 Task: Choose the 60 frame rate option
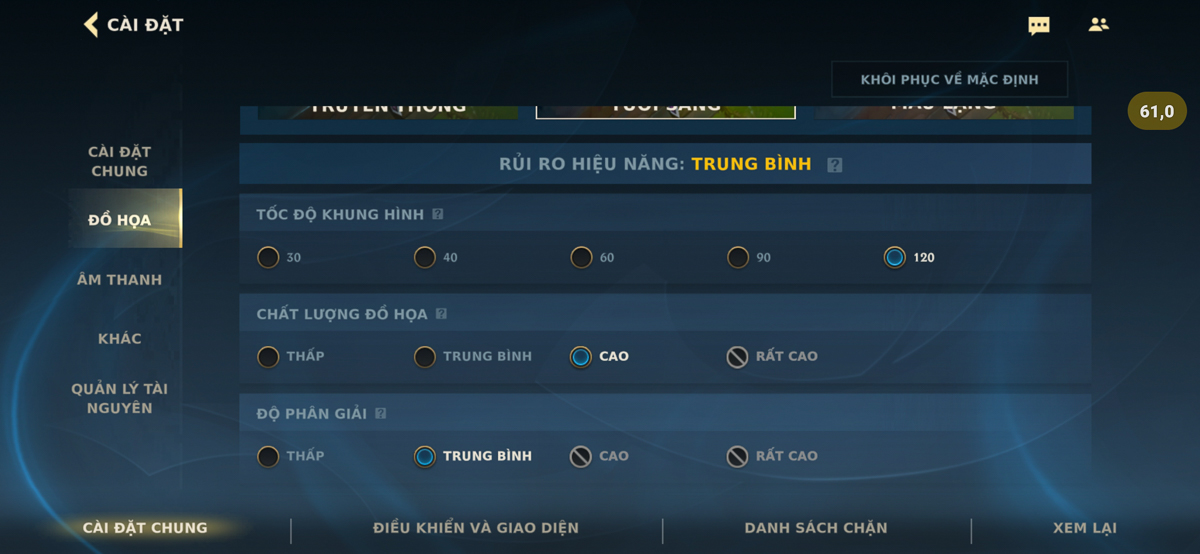[582, 258]
